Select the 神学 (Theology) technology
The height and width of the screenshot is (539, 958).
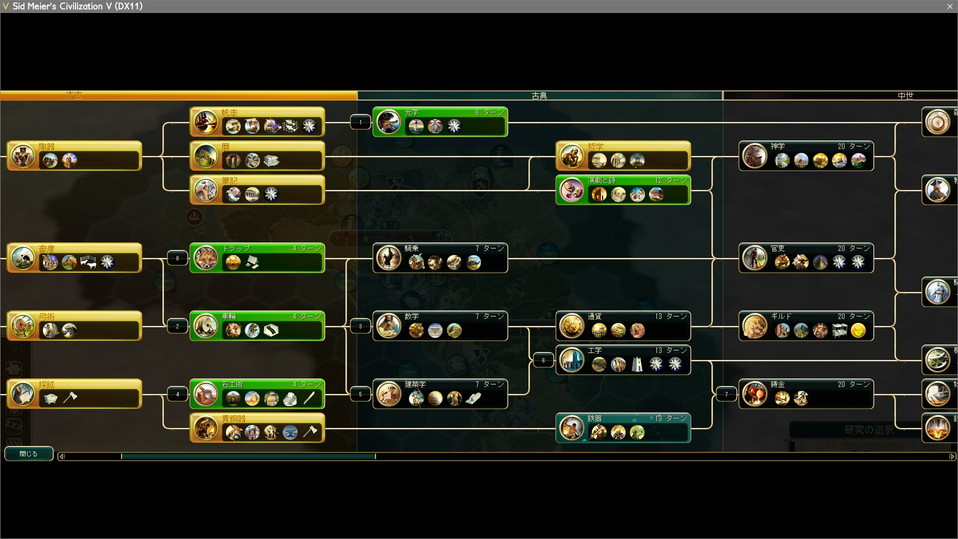(807, 155)
